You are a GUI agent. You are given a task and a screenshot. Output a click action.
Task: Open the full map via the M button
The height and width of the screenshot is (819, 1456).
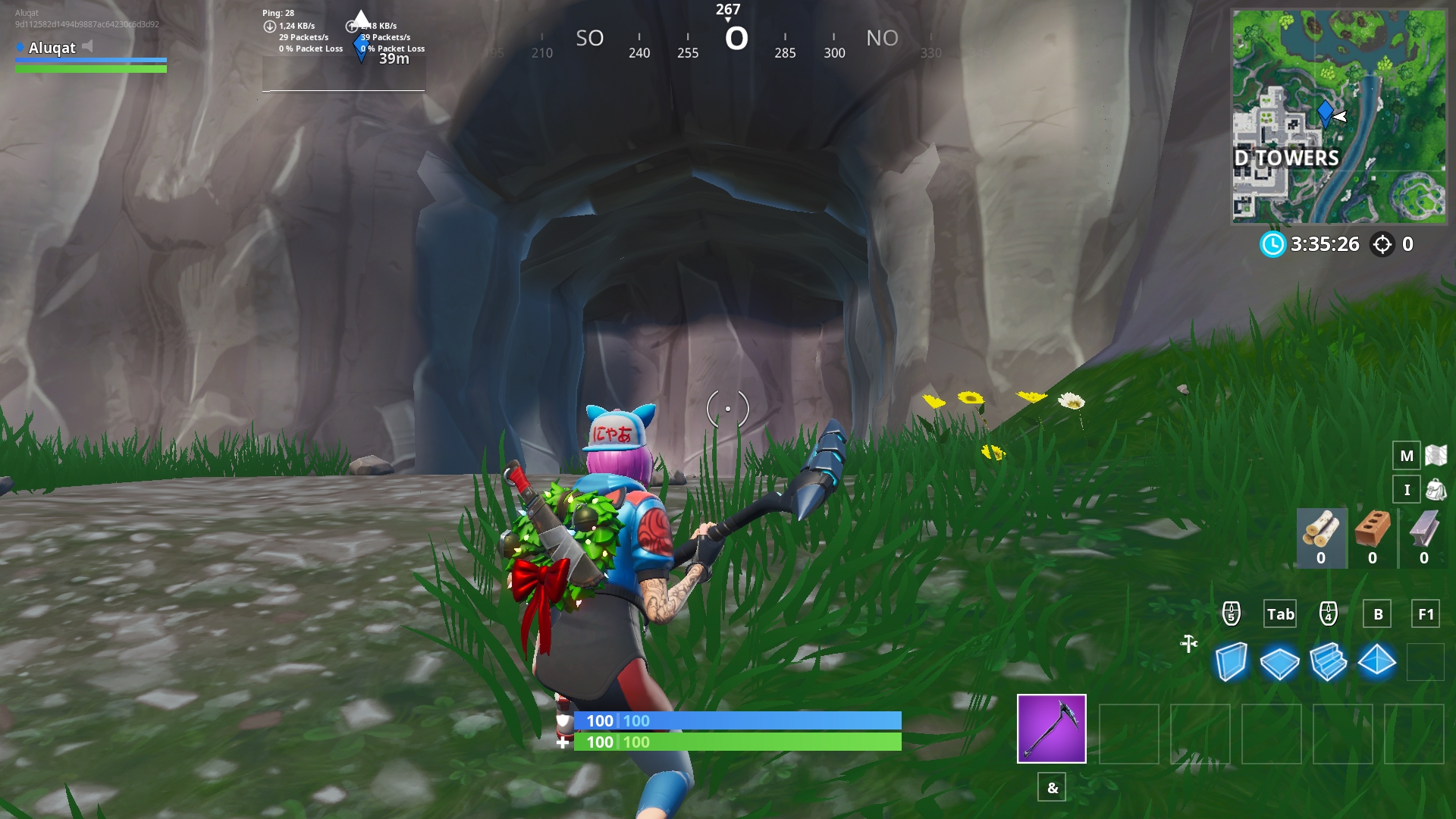click(x=1407, y=457)
